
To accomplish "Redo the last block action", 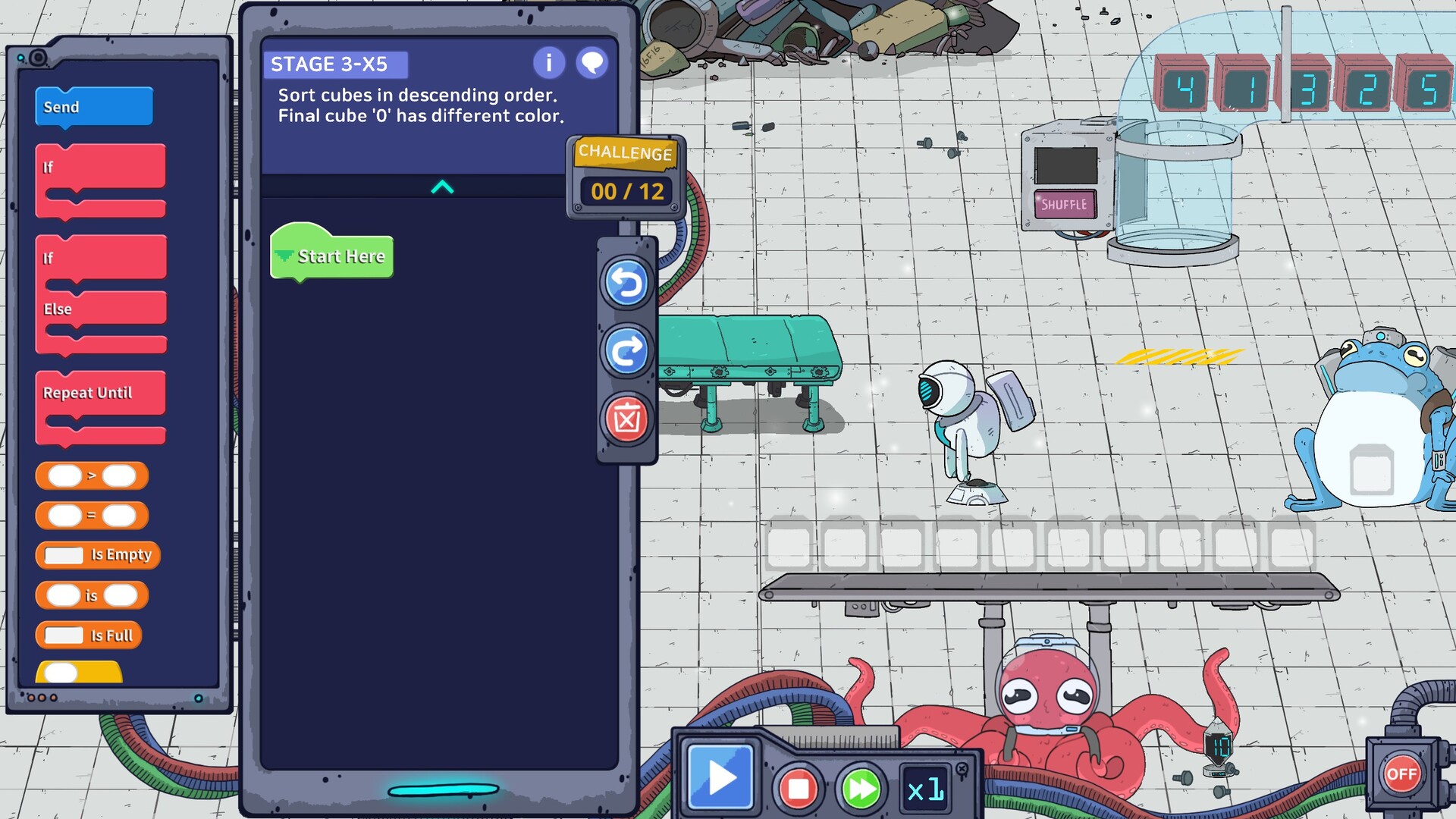I will click(626, 351).
